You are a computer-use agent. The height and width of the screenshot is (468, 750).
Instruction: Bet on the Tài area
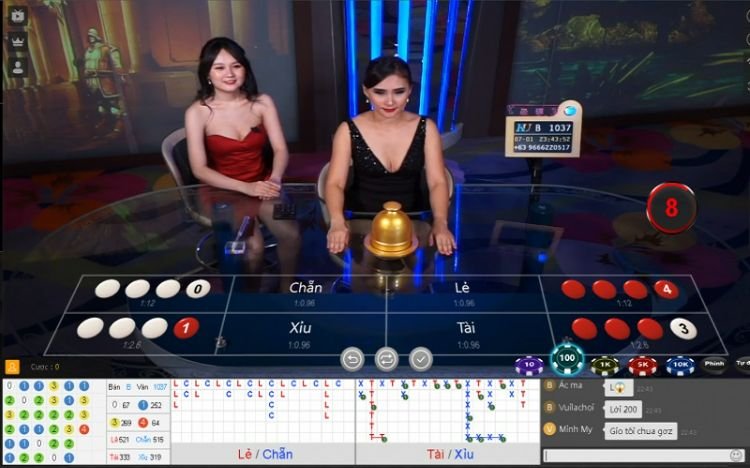[465, 332]
